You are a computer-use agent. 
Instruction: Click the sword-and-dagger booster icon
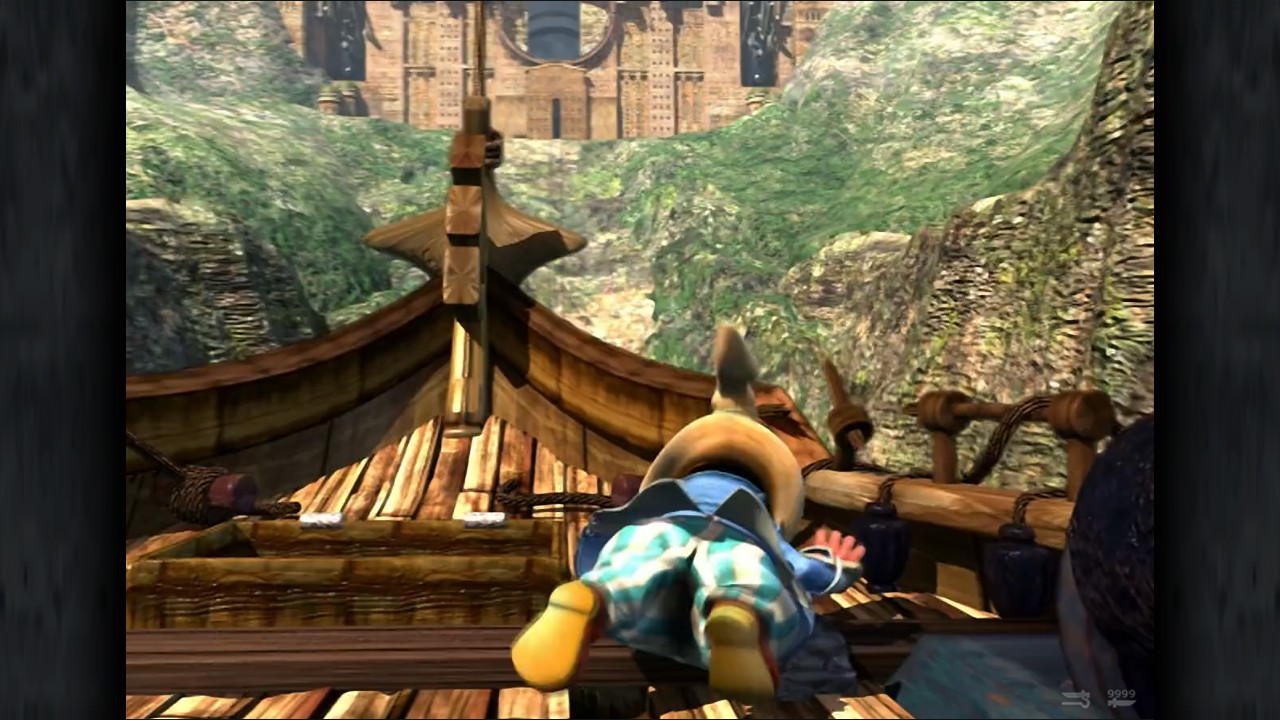coord(1076,699)
